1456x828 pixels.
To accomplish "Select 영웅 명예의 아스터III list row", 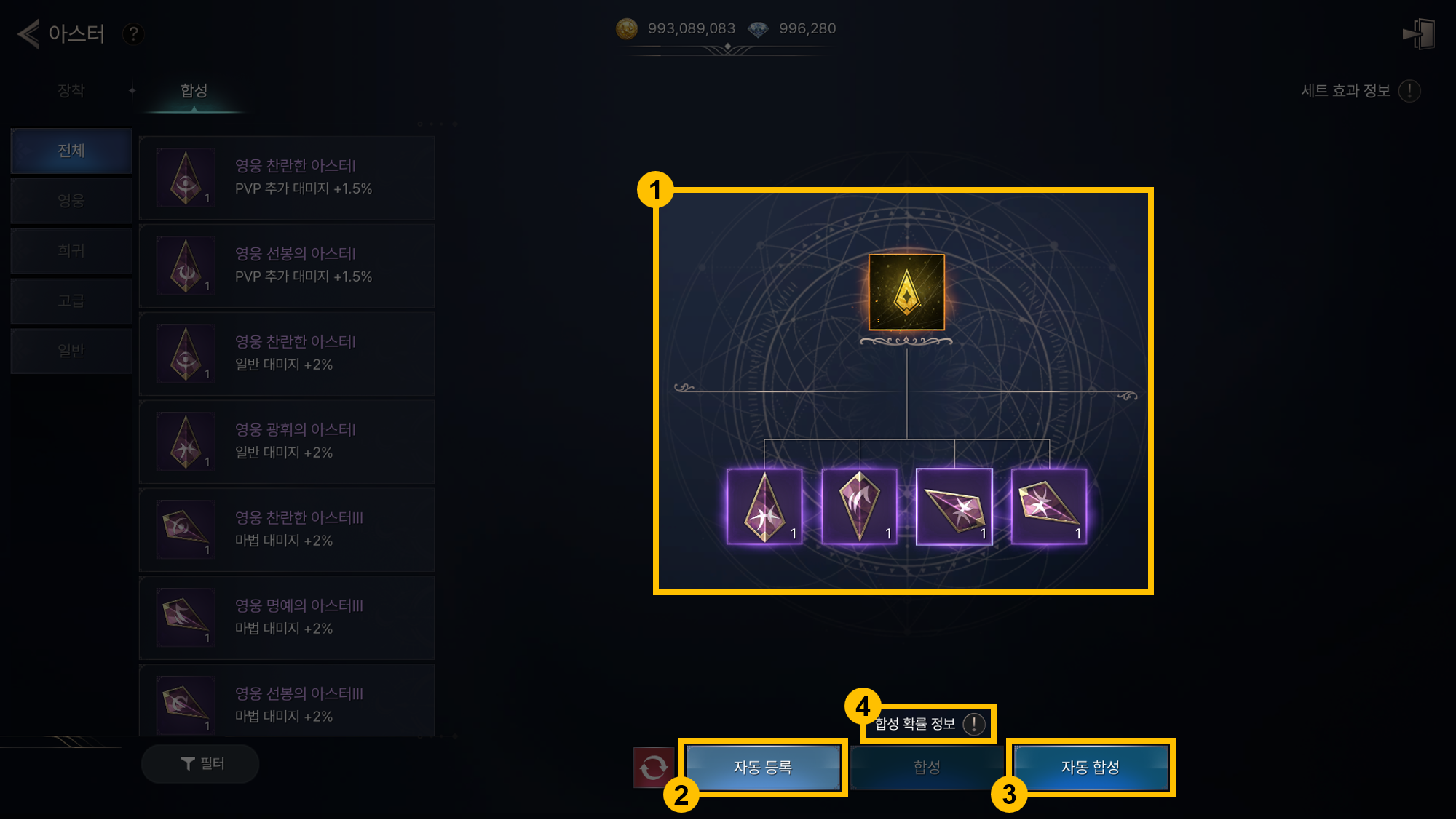I will point(287,618).
